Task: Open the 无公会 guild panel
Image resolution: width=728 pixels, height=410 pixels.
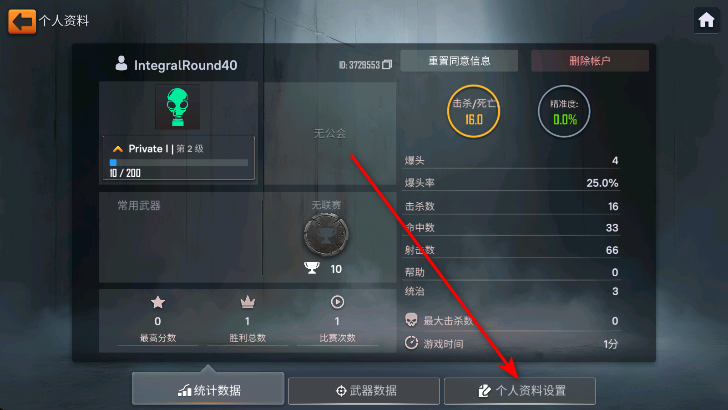Action: click(329, 133)
